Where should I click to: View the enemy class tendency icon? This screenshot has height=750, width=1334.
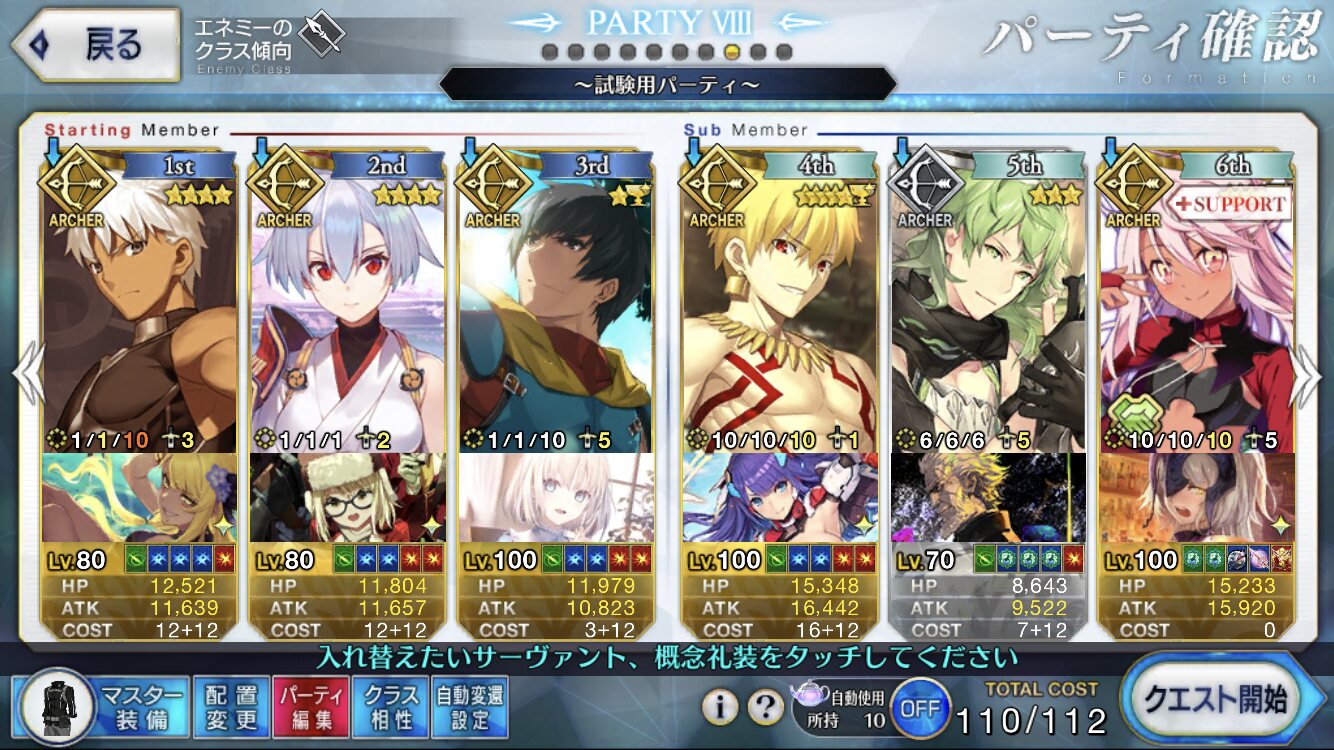click(x=323, y=35)
